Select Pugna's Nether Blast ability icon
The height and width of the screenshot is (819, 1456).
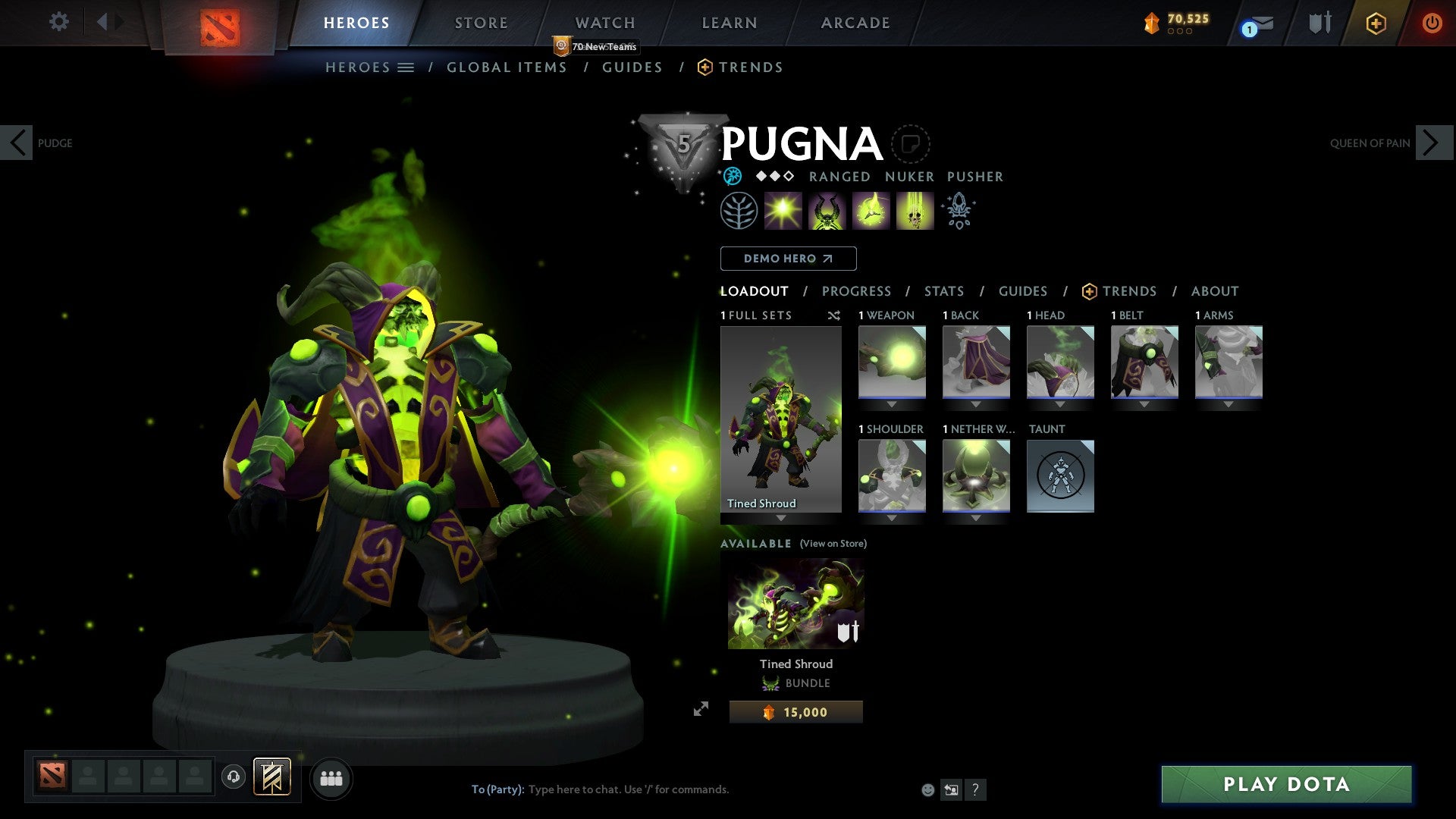pyautogui.click(x=782, y=210)
